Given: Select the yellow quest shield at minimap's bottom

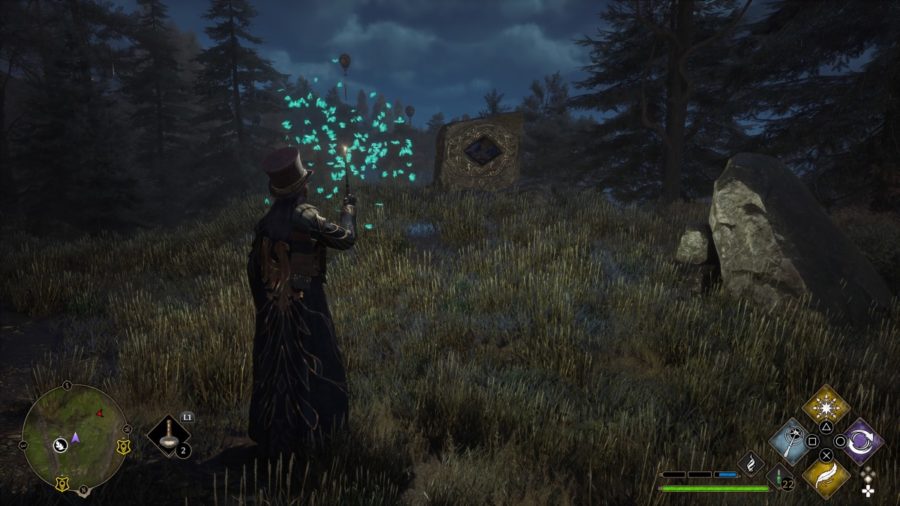Looking at the screenshot, I should tap(64, 483).
